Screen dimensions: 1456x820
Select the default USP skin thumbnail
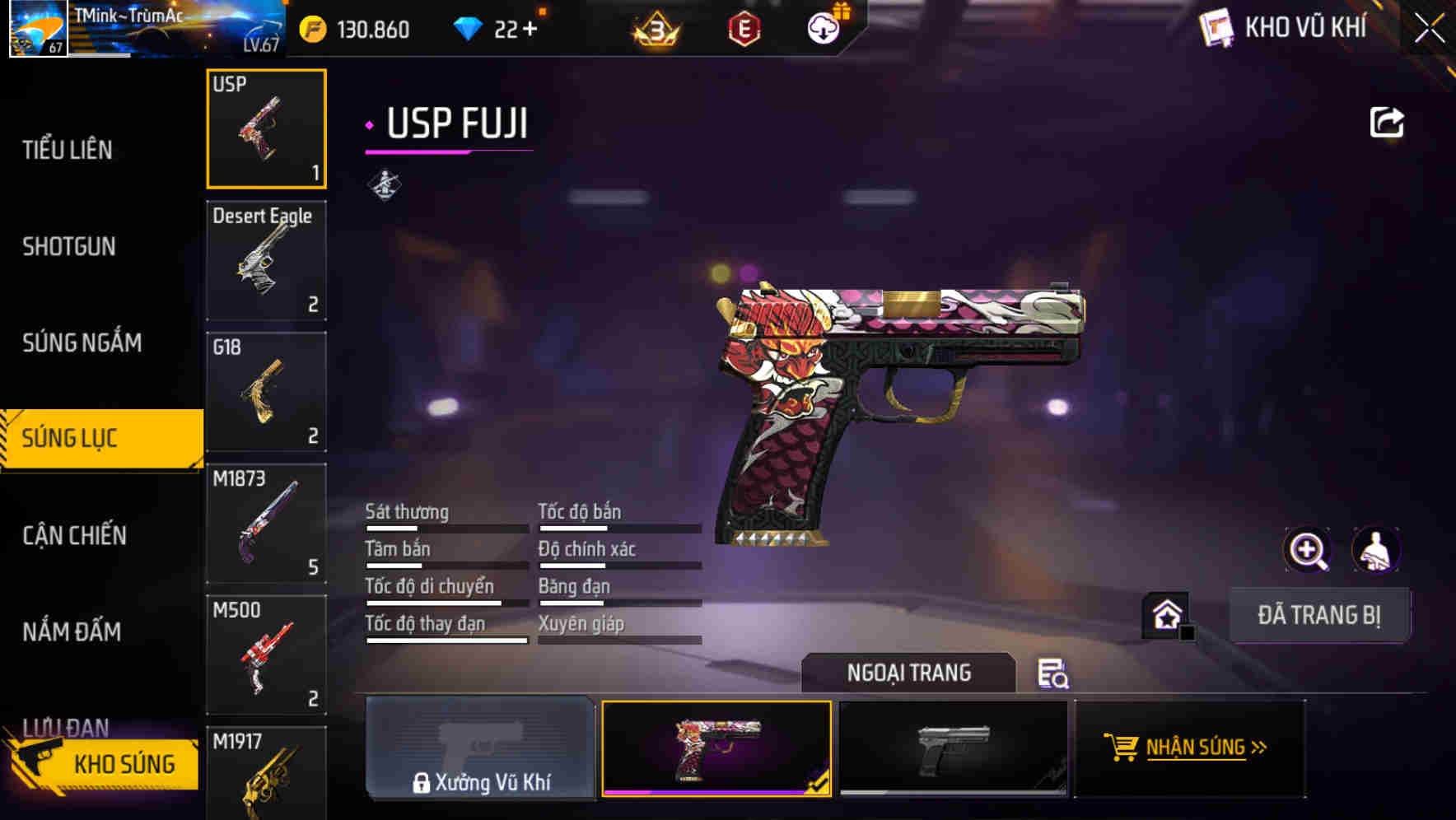point(953,748)
